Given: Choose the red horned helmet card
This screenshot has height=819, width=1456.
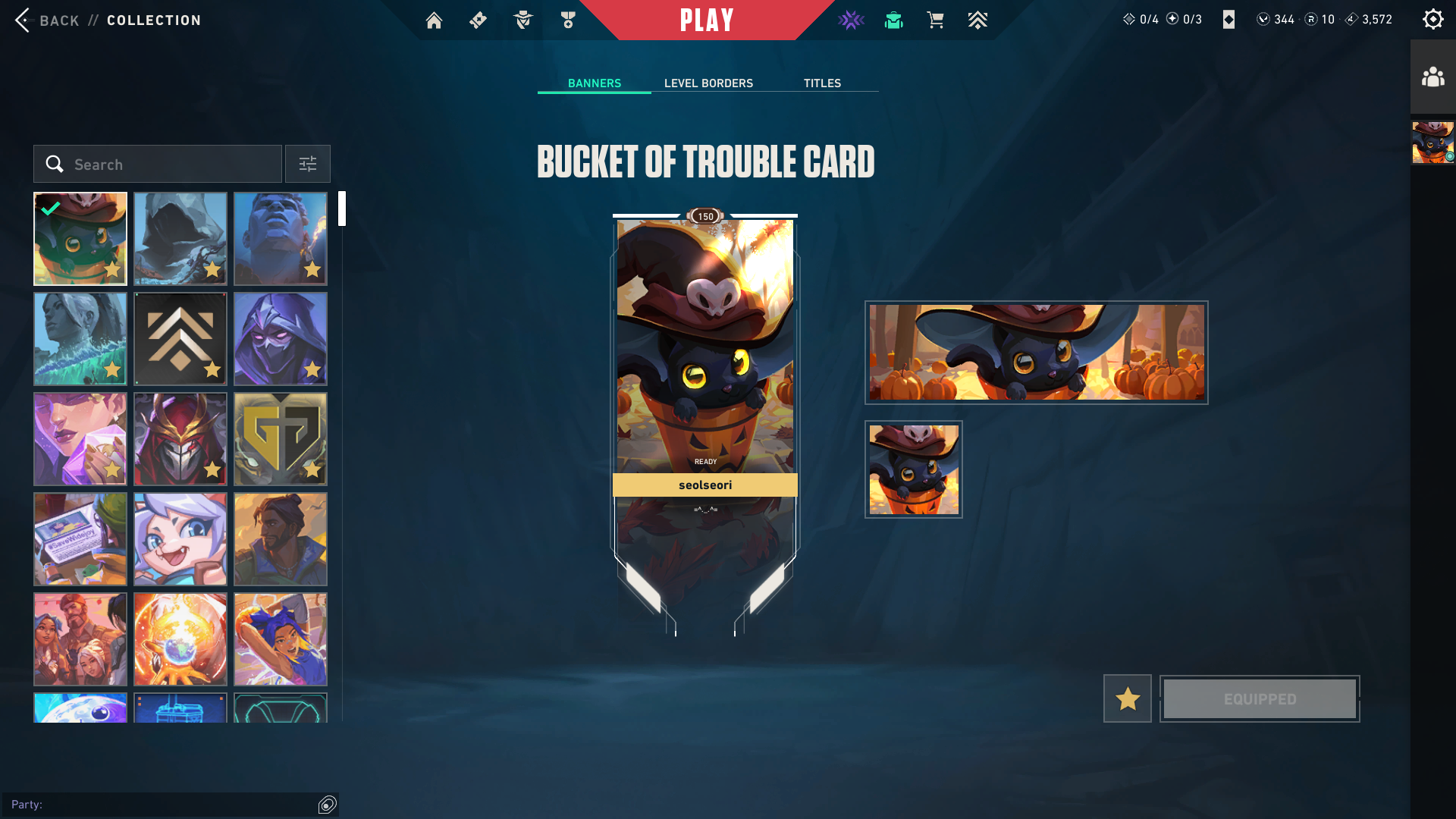Looking at the screenshot, I should point(180,439).
